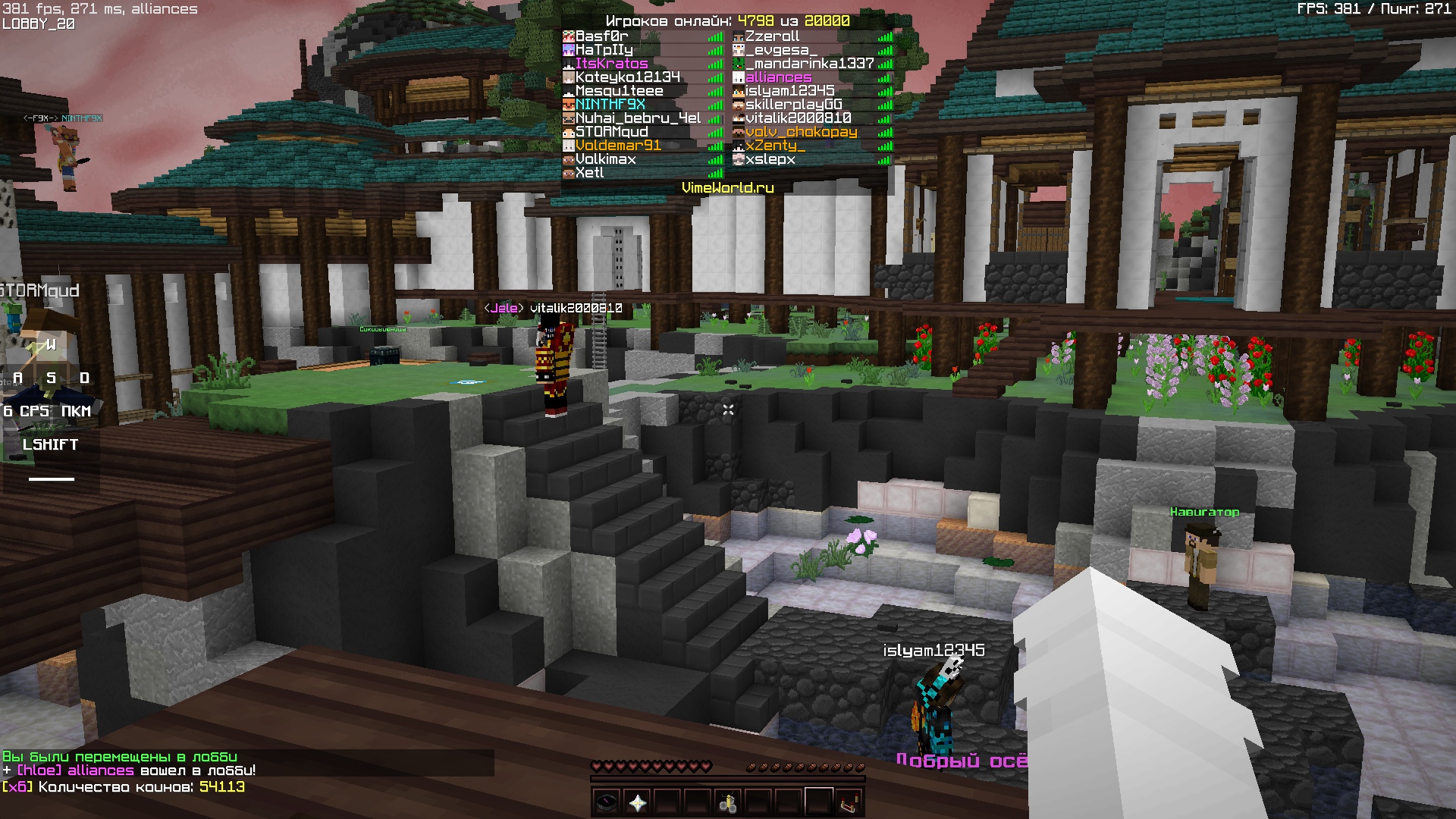Screen dimensions: 1456x819
Task: Click the VimeWorld.ru footer text
Action: [727, 187]
